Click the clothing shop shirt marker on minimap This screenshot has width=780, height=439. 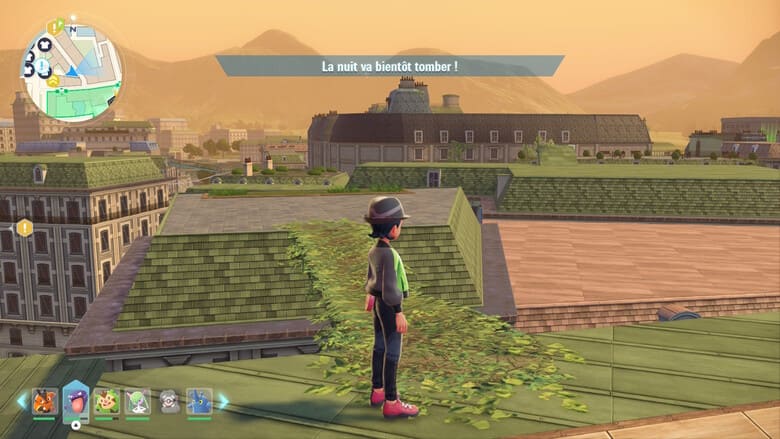click(x=44, y=45)
